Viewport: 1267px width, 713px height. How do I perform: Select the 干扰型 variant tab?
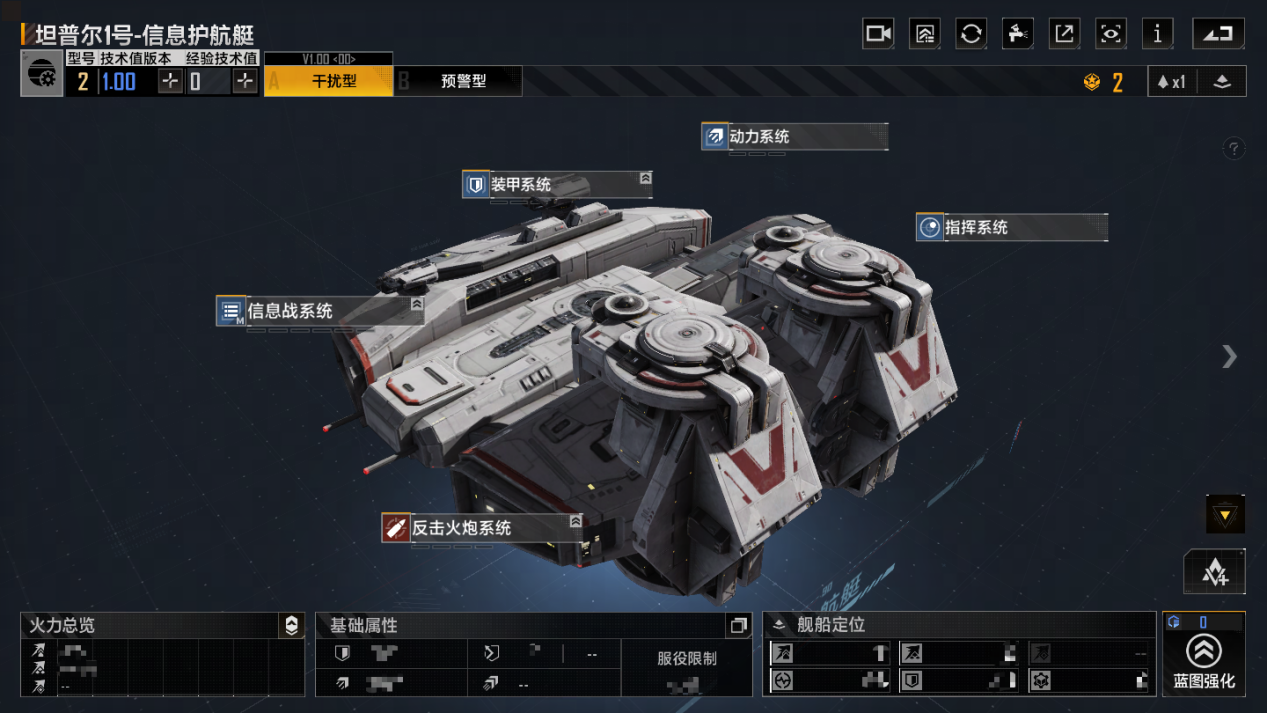point(333,81)
